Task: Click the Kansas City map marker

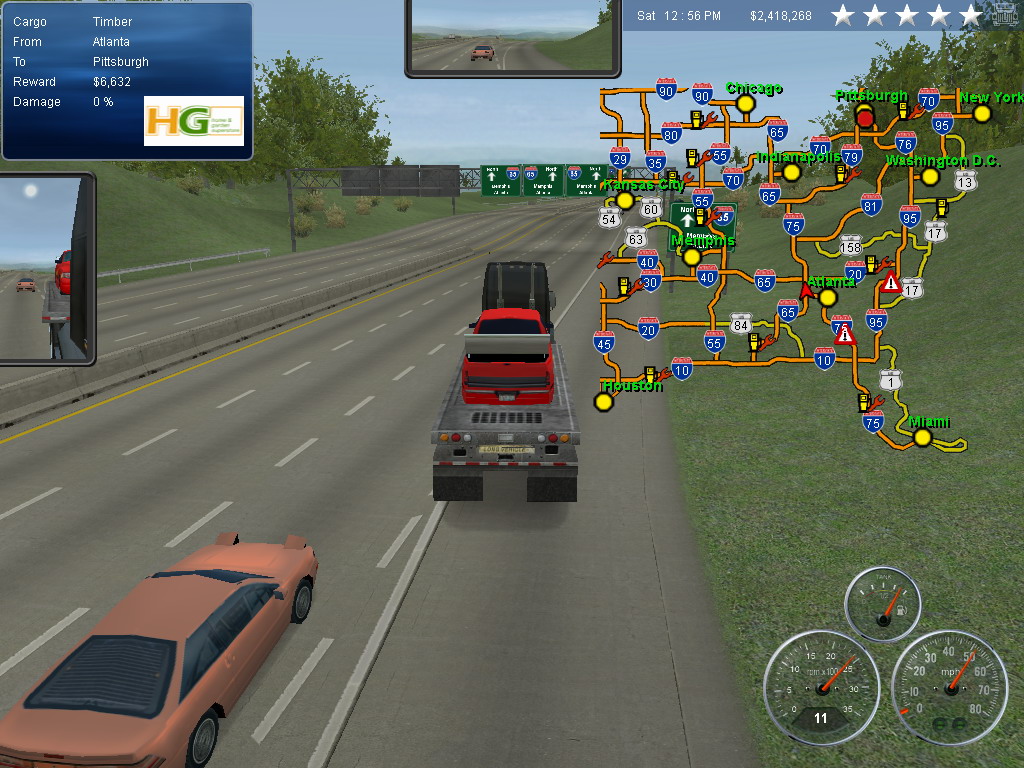Action: (x=625, y=200)
